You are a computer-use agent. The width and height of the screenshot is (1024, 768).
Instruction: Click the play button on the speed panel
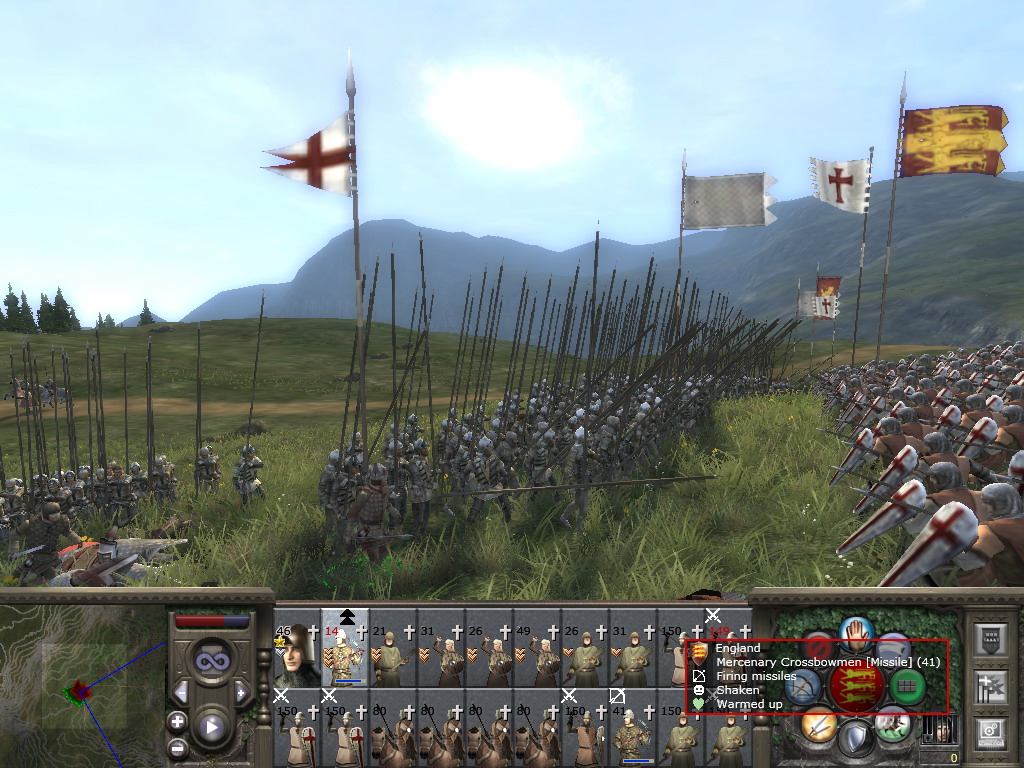click(x=211, y=727)
